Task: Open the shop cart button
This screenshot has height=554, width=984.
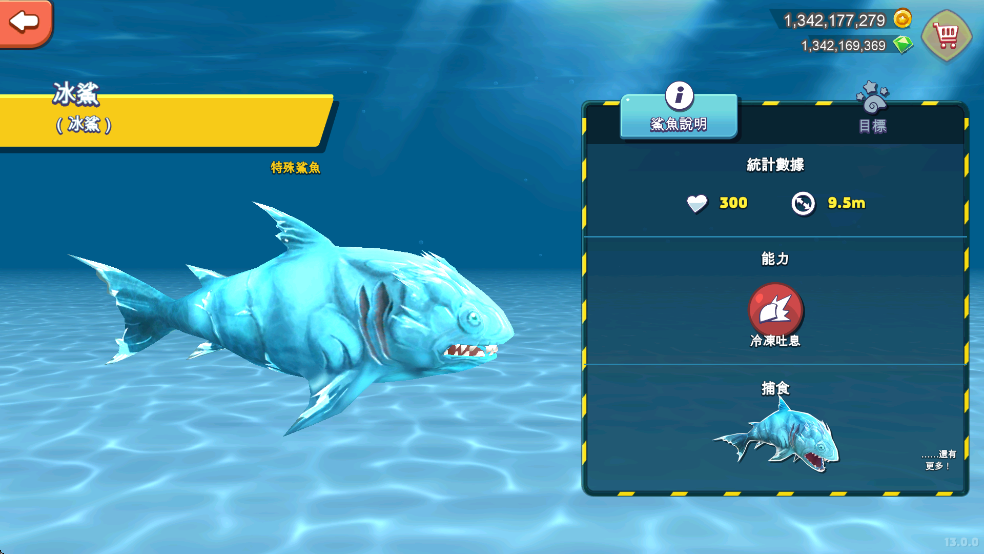Action: click(945, 36)
